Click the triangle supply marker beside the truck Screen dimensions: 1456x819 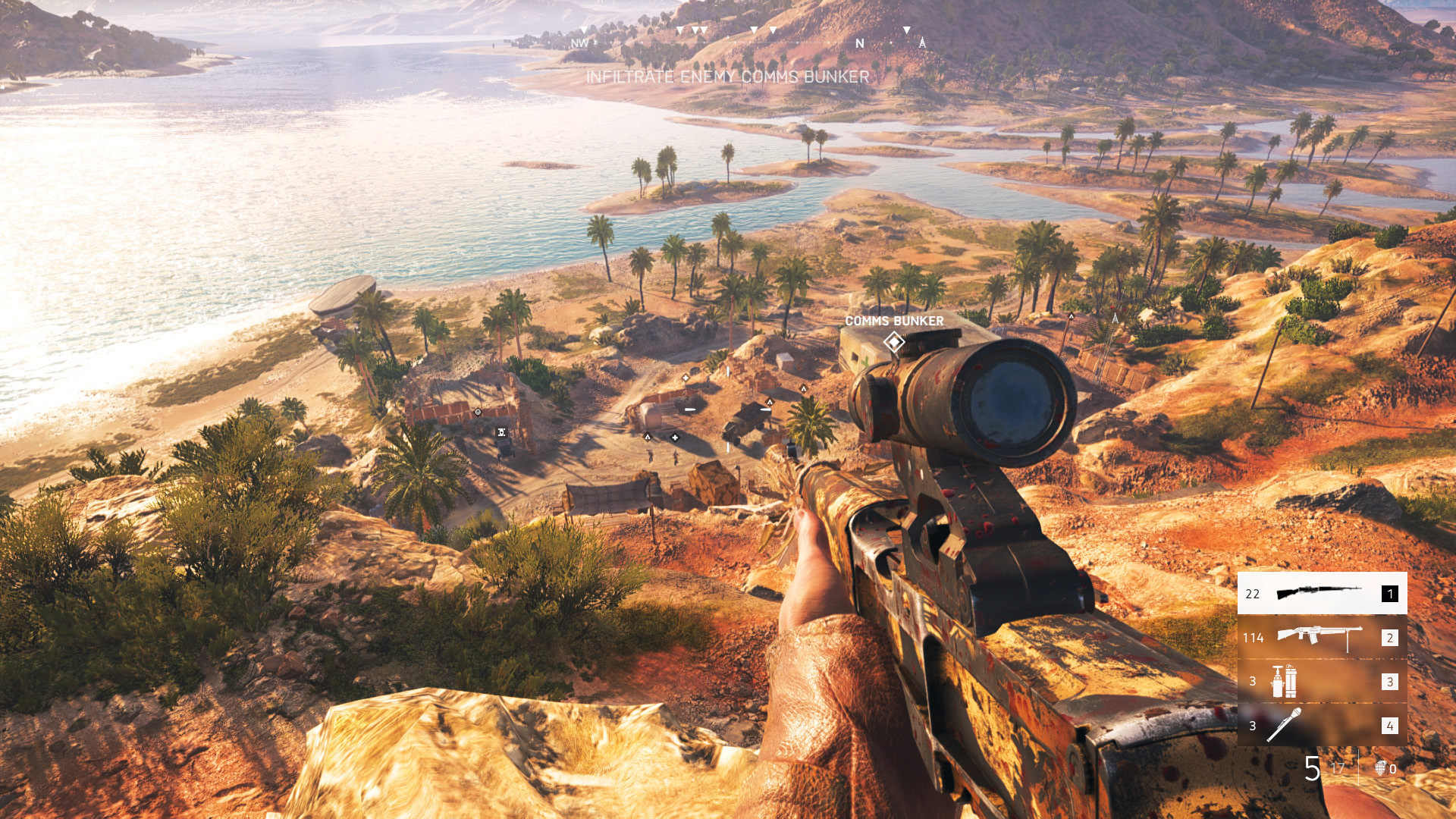pyautogui.click(x=769, y=402)
